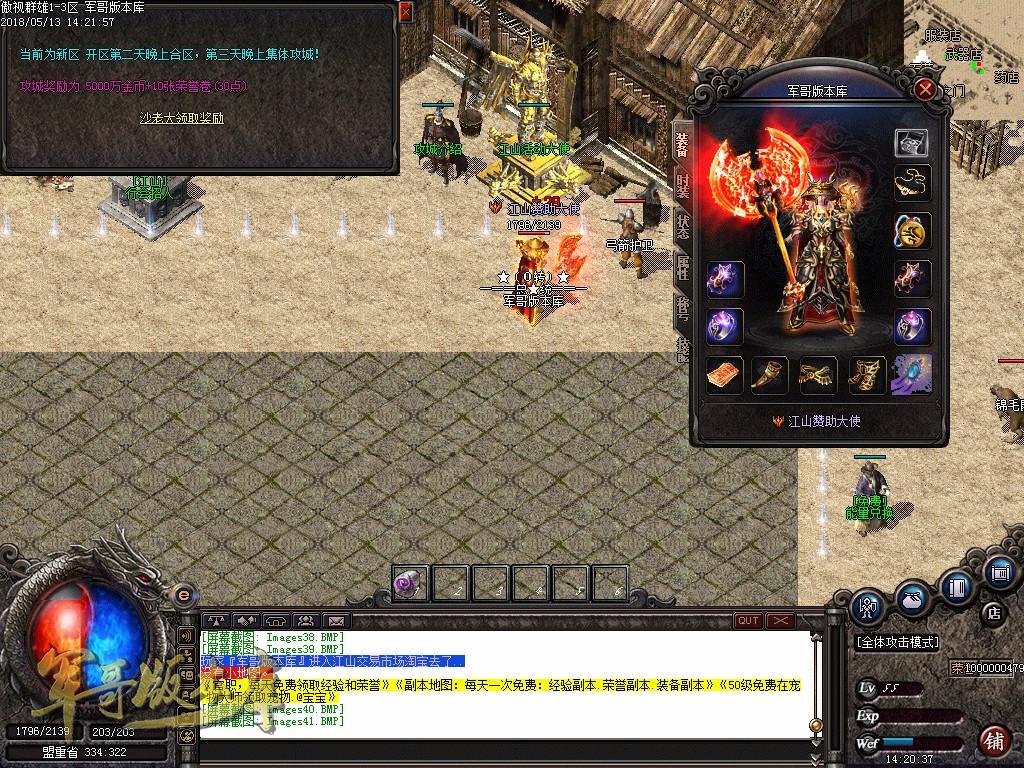
Task: Show the 称号 titles tab
Action: pyautogui.click(x=682, y=306)
